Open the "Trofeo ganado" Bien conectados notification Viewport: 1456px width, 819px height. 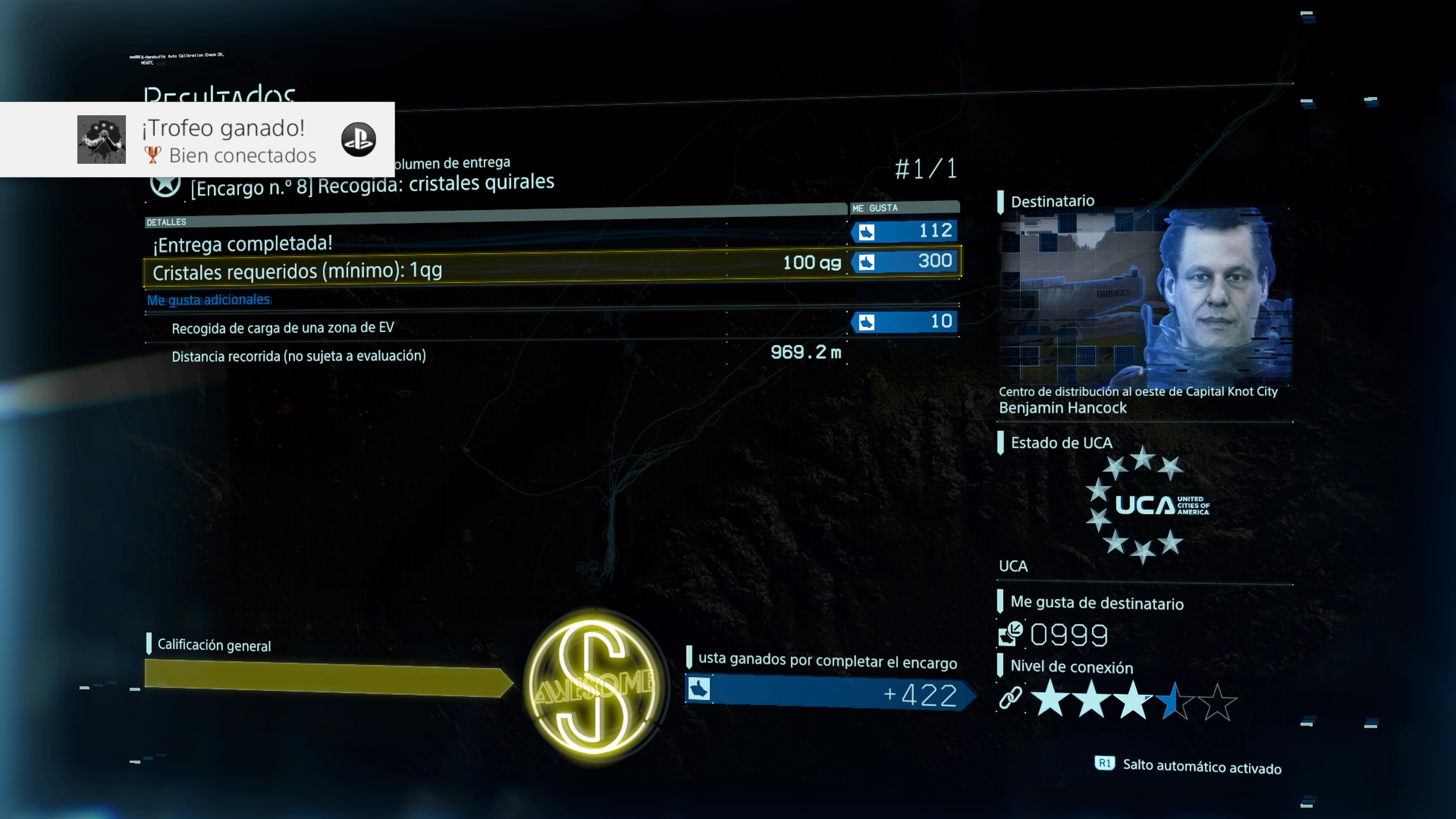click(226, 140)
